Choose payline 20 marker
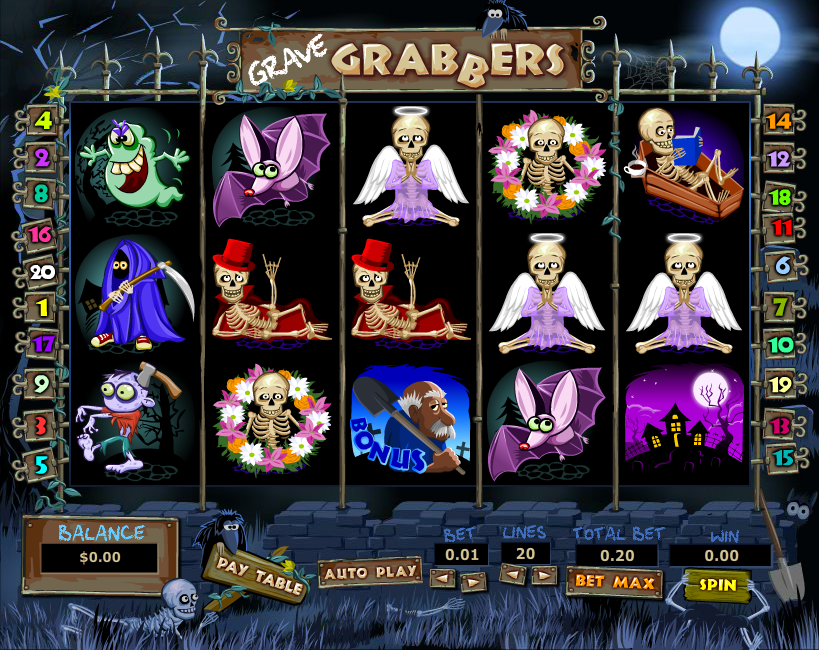The image size is (819, 650). point(42,270)
